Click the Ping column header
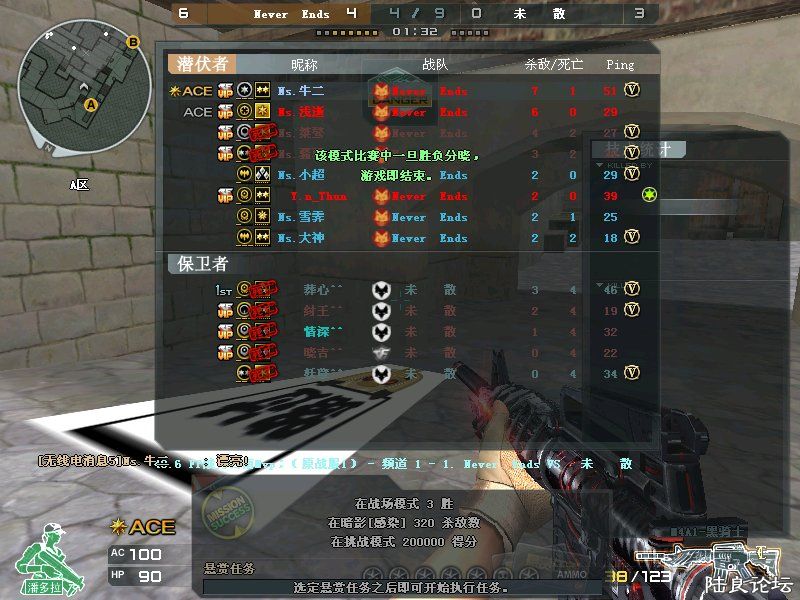This screenshot has height=600, width=800. pos(620,65)
